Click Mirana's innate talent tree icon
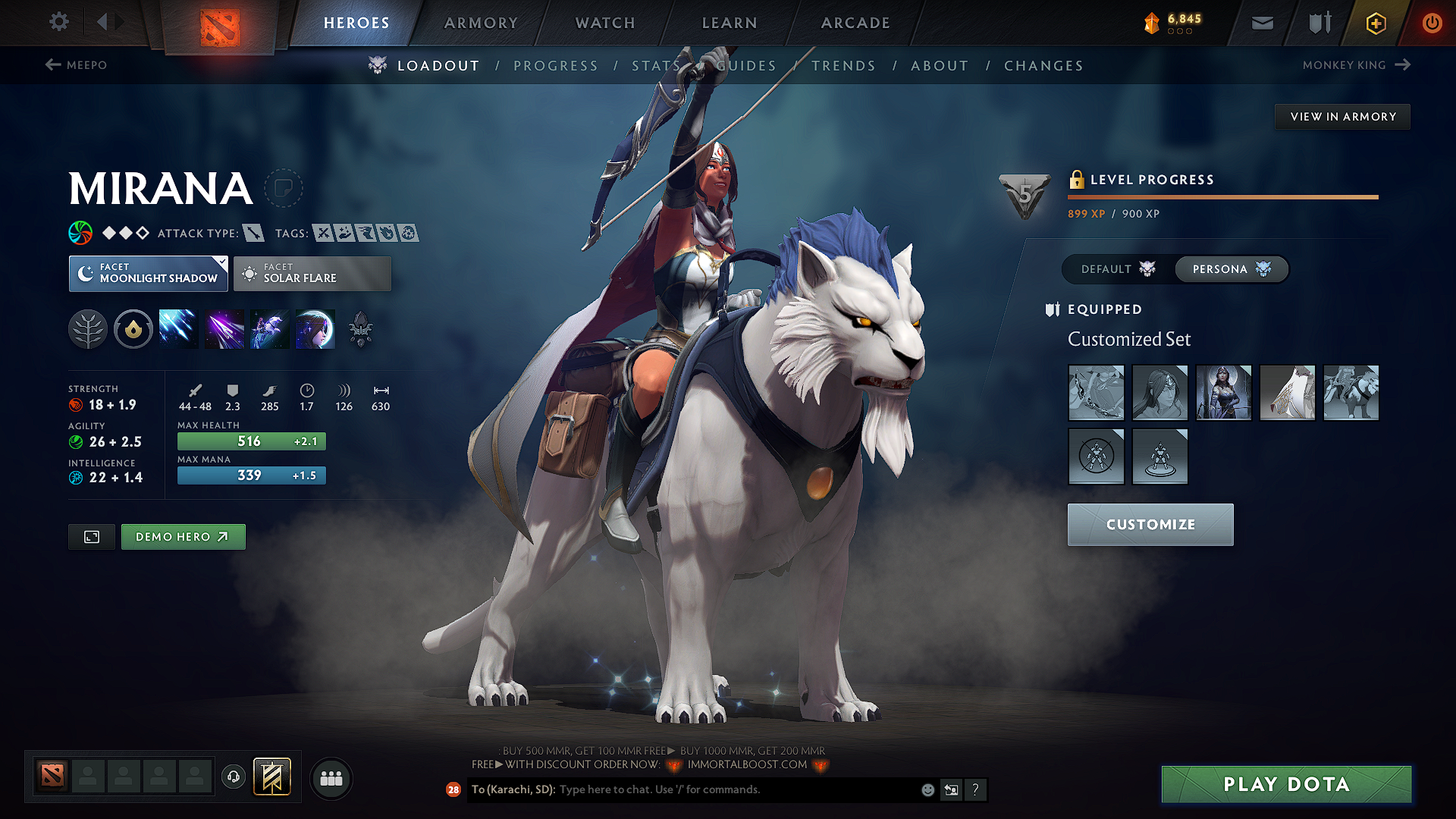1456x819 pixels. (88, 328)
